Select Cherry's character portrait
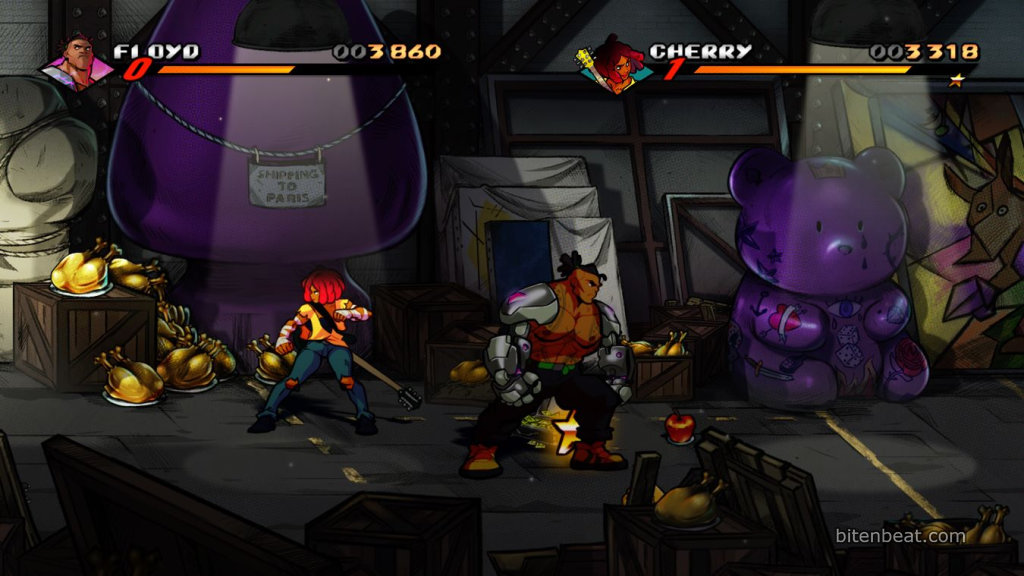1024x576 pixels. click(x=615, y=66)
